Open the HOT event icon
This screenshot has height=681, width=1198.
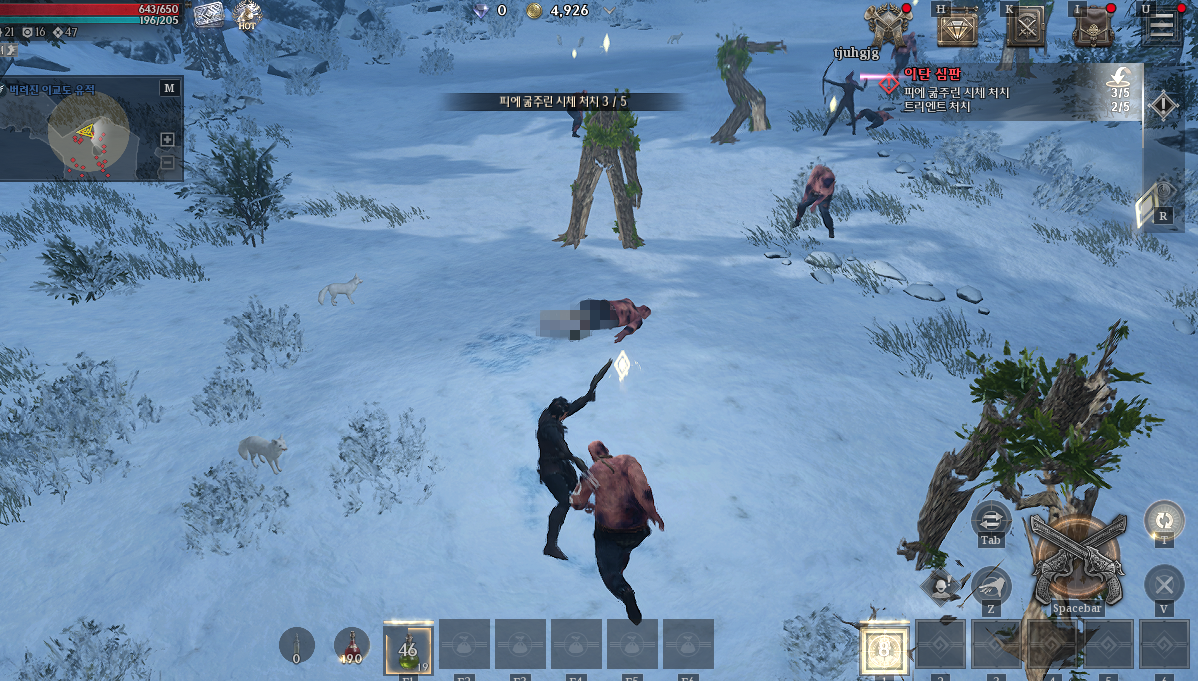[x=247, y=15]
